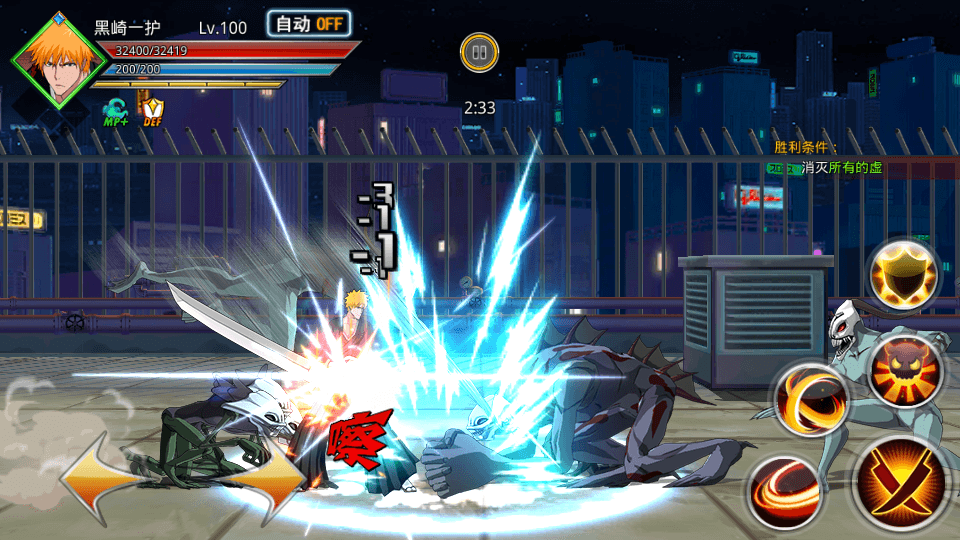Viewport: 960px width, 540px height.
Task: Click the MP+ buff icon
Action: point(116,111)
